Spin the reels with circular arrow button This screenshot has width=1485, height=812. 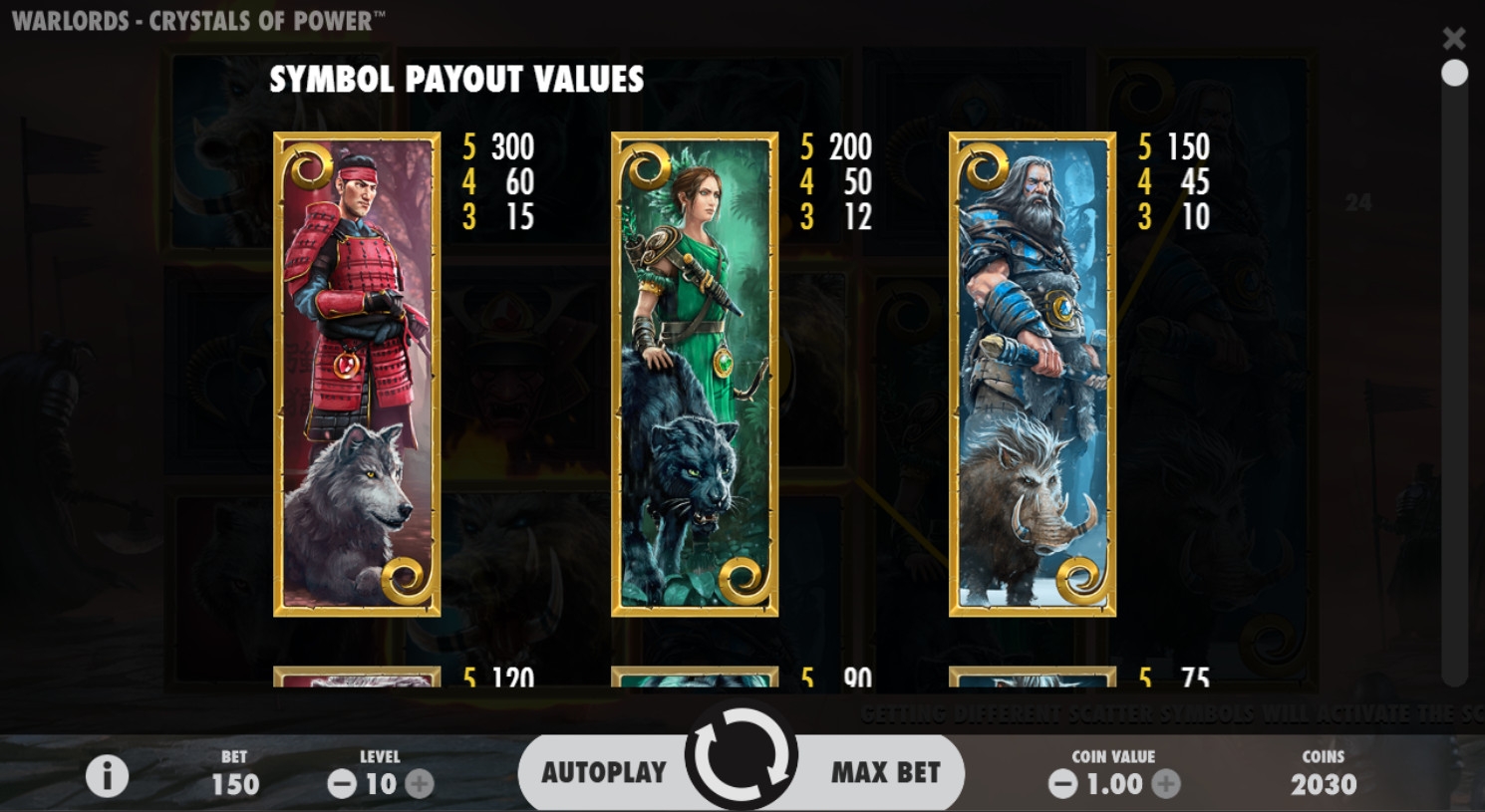click(x=741, y=758)
